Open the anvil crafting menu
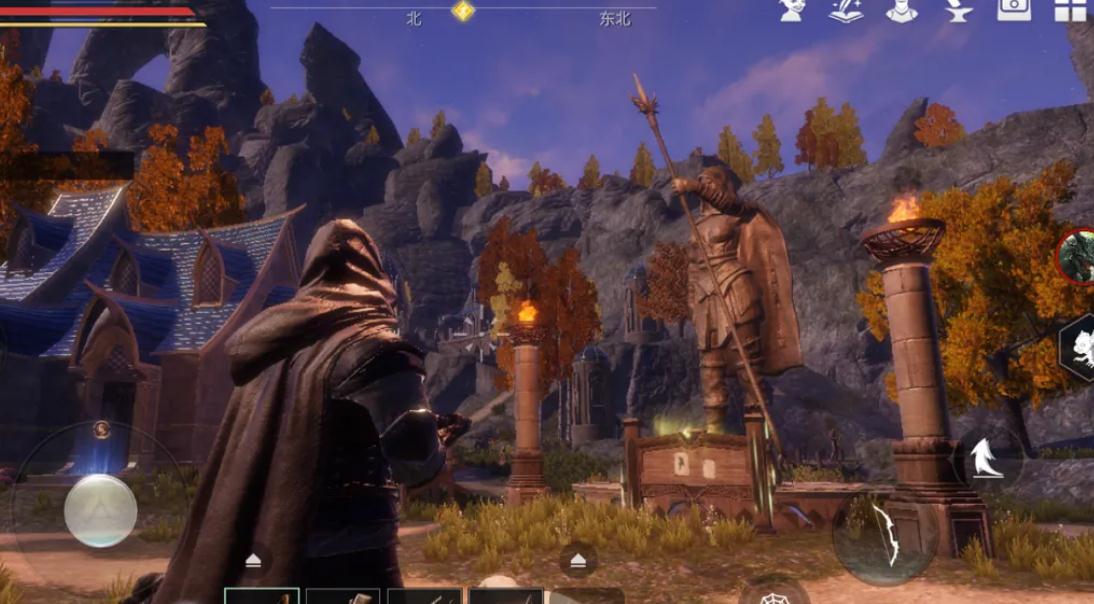 [956, 10]
